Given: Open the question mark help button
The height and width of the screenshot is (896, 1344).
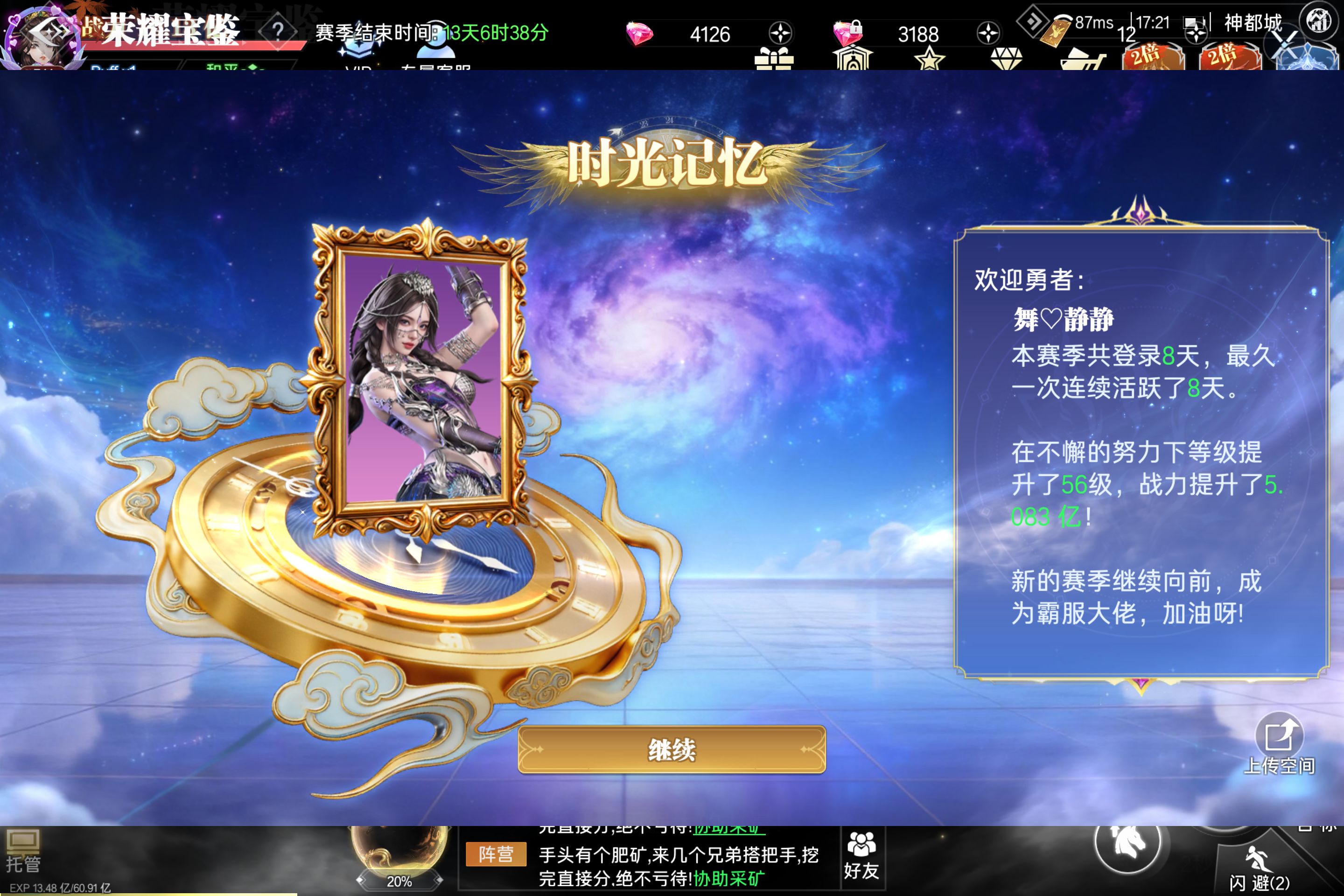Looking at the screenshot, I should point(278,30).
